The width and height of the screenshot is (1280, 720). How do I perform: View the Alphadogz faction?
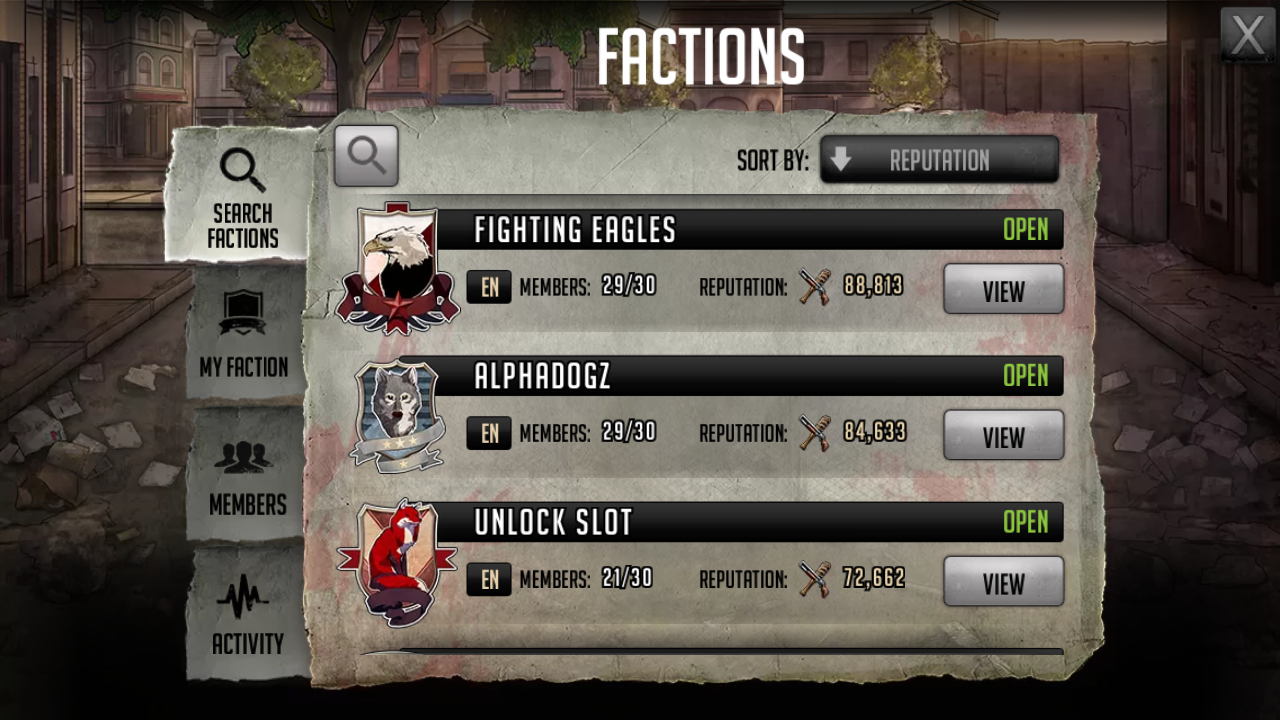pos(1003,436)
